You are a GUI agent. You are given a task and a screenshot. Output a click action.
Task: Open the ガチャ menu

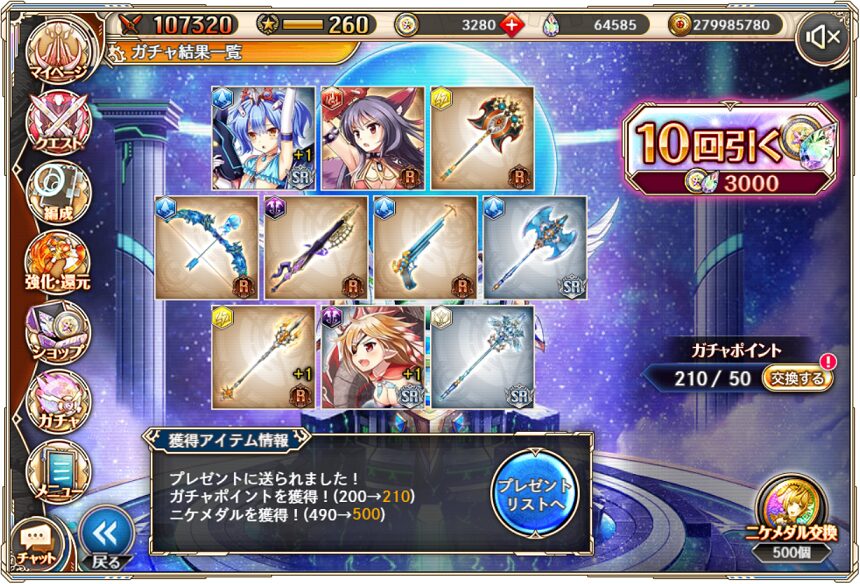(57, 400)
